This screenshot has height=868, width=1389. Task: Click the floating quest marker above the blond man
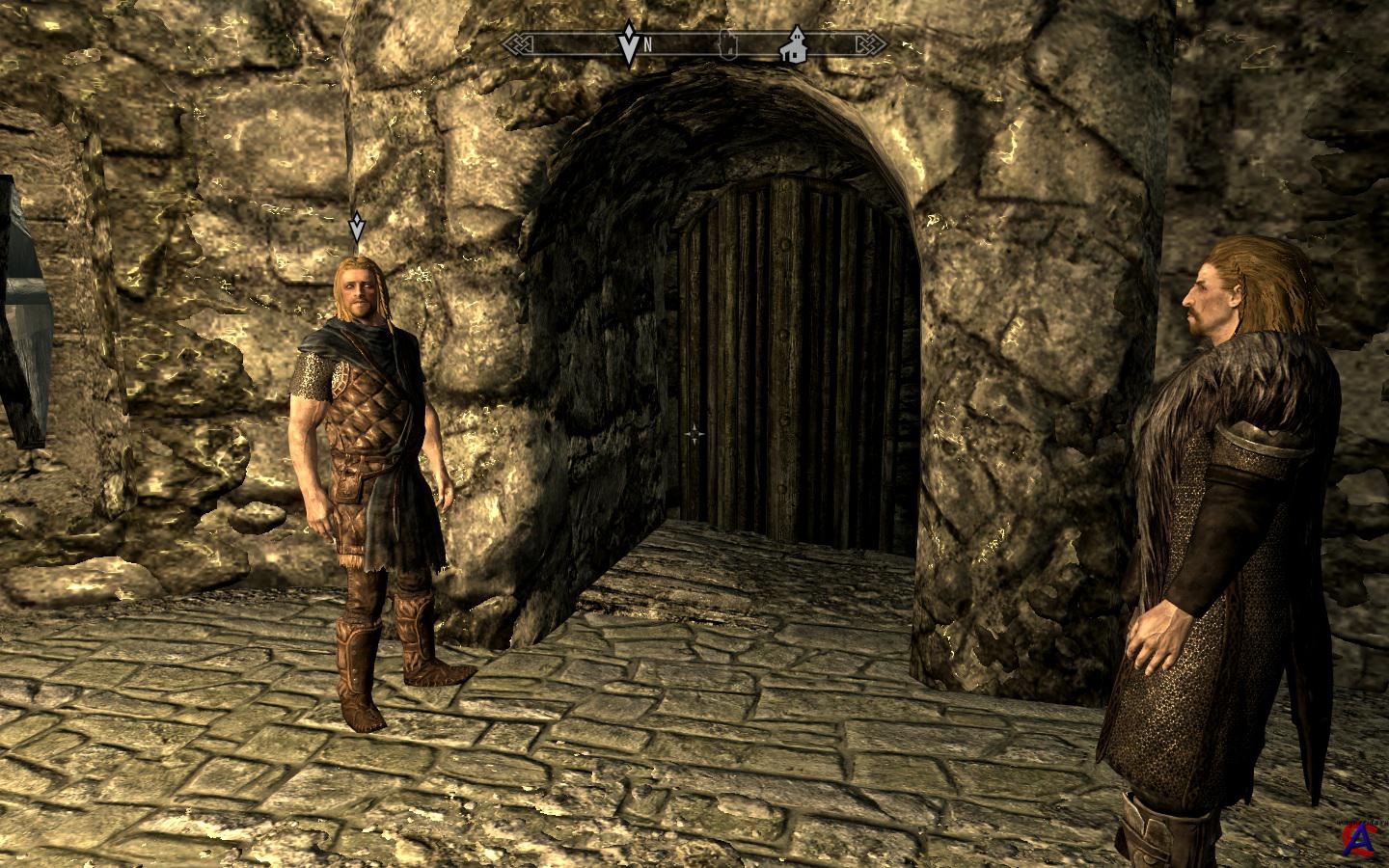[x=357, y=228]
